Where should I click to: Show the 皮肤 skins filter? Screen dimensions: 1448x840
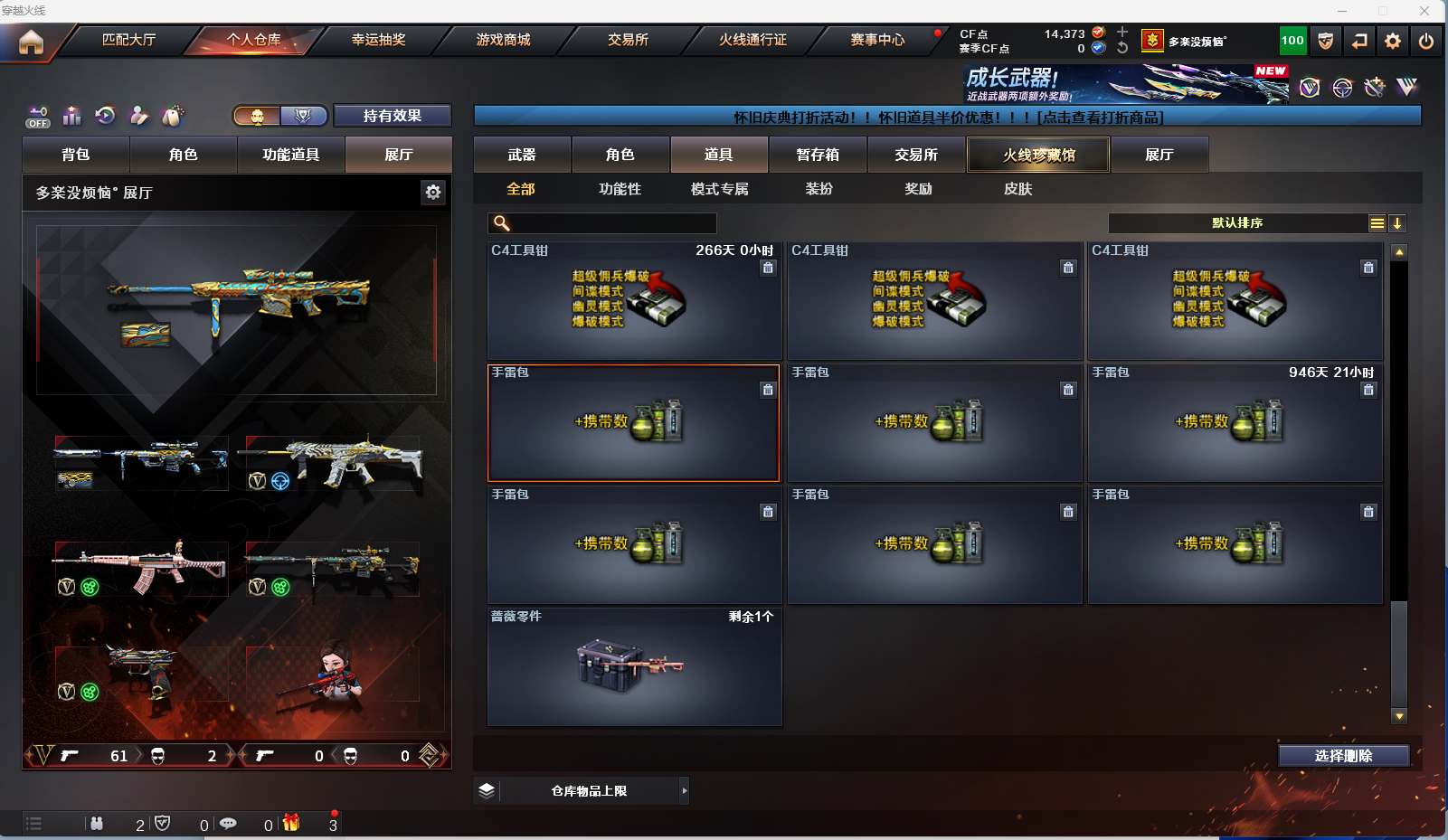(x=1017, y=189)
